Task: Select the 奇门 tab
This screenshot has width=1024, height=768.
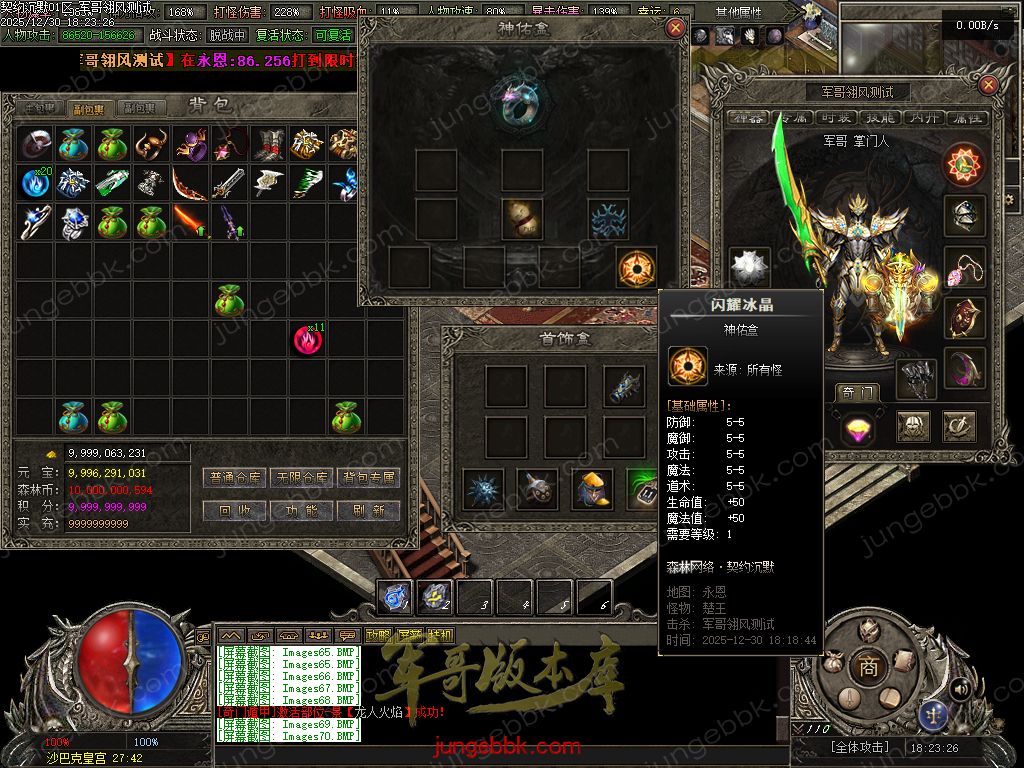Action: click(x=859, y=393)
